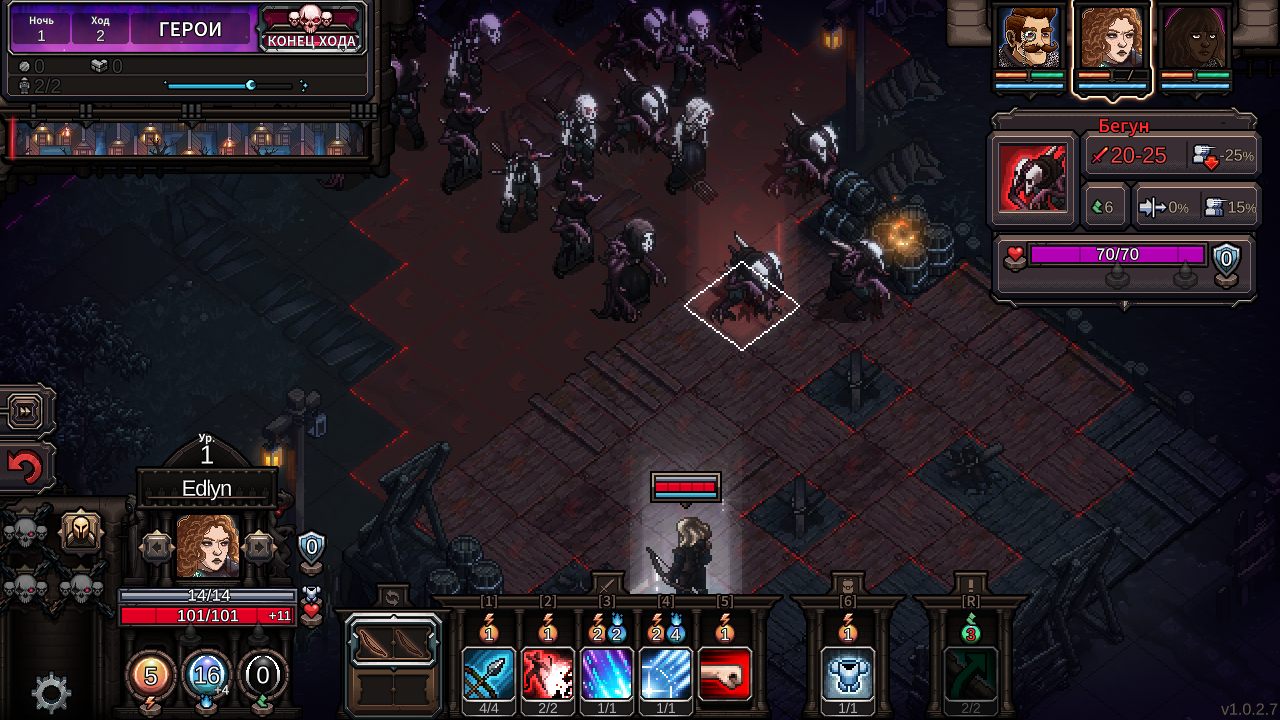The width and height of the screenshot is (1280, 720).
Task: Undo the last move with red arrow
Action: (26, 468)
